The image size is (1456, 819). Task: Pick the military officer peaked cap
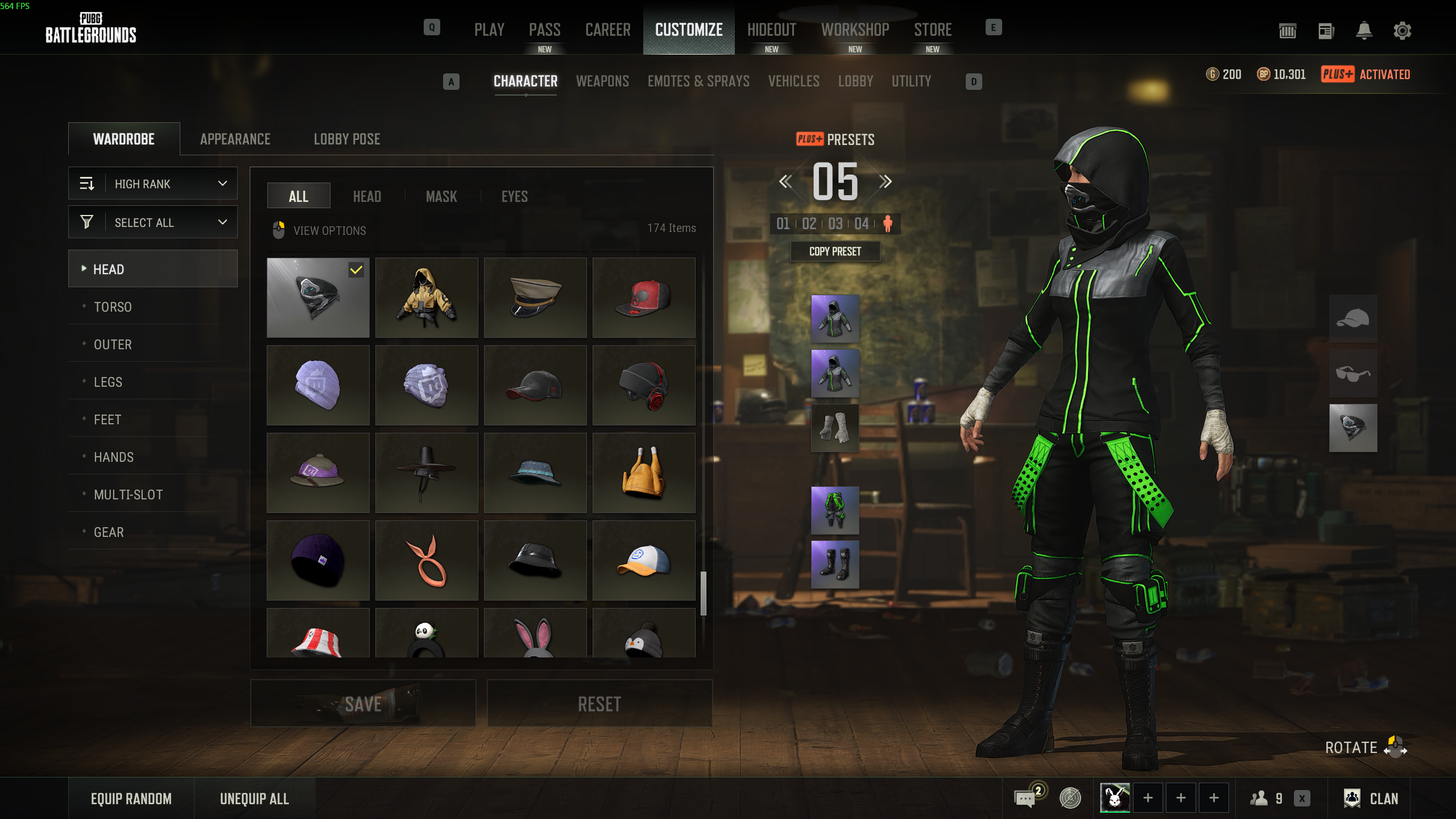[535, 298]
